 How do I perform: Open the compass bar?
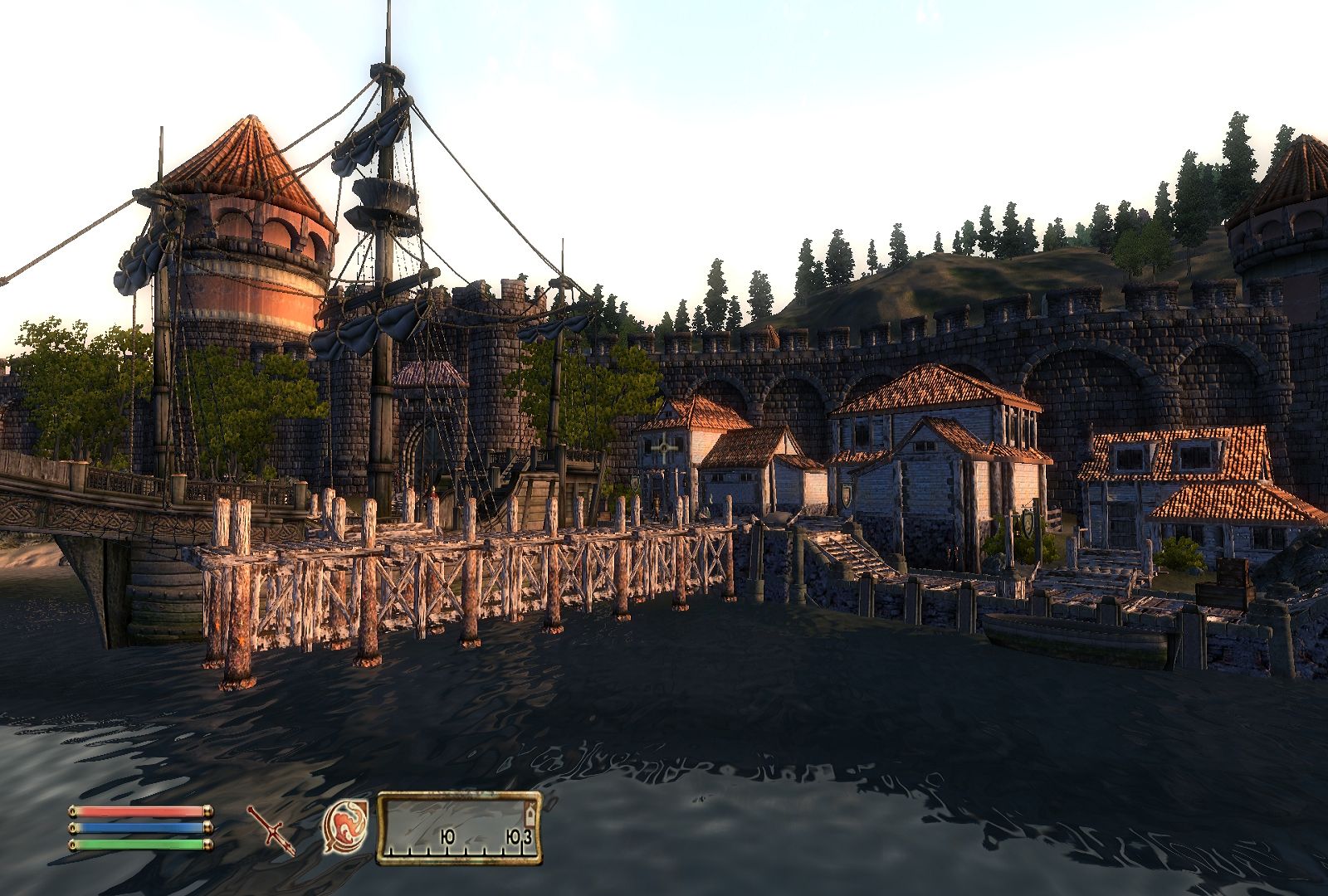coord(459,828)
